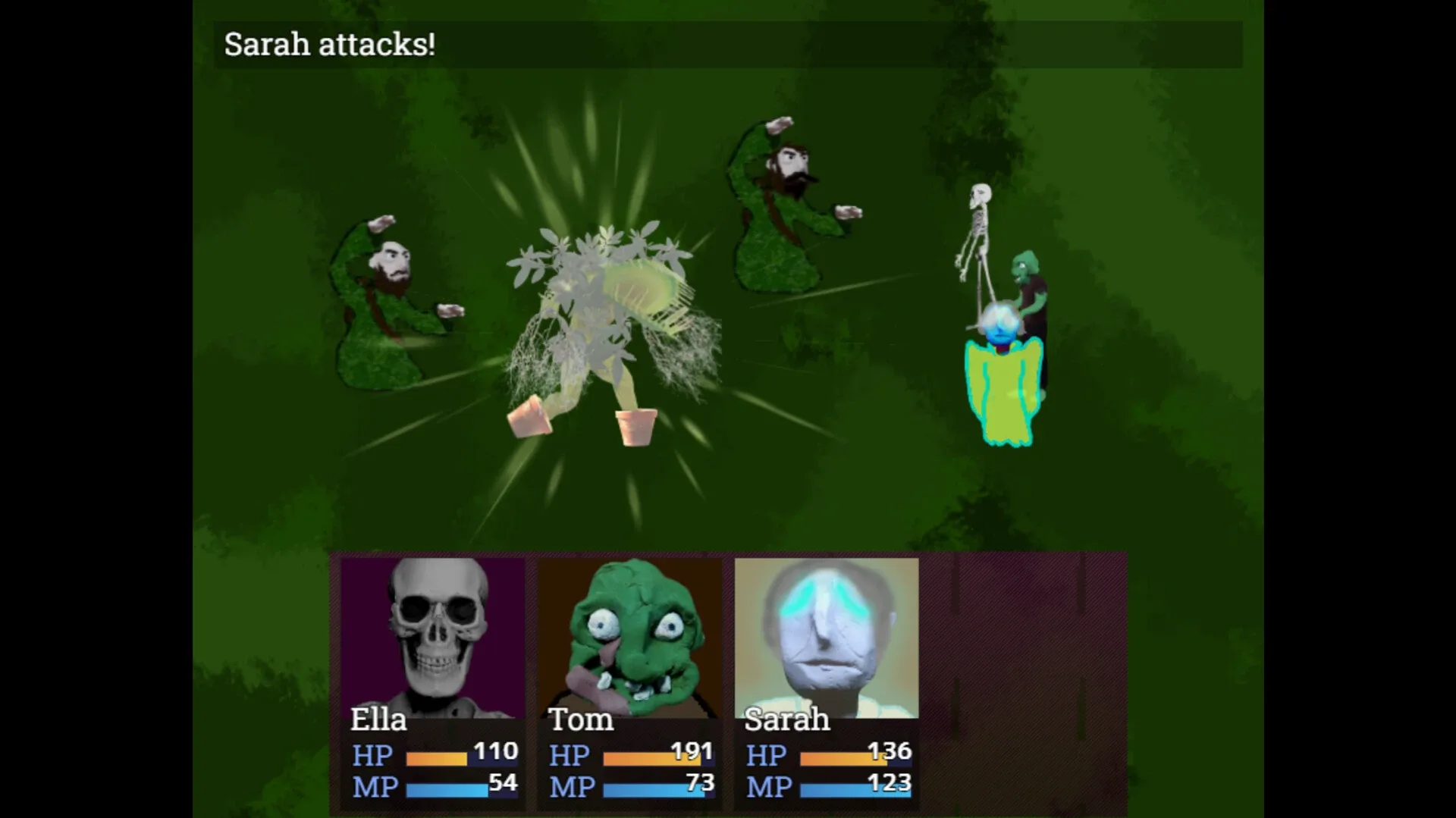Image resolution: width=1456 pixels, height=818 pixels.
Task: Target the right bearded bush creature
Action: [781, 205]
